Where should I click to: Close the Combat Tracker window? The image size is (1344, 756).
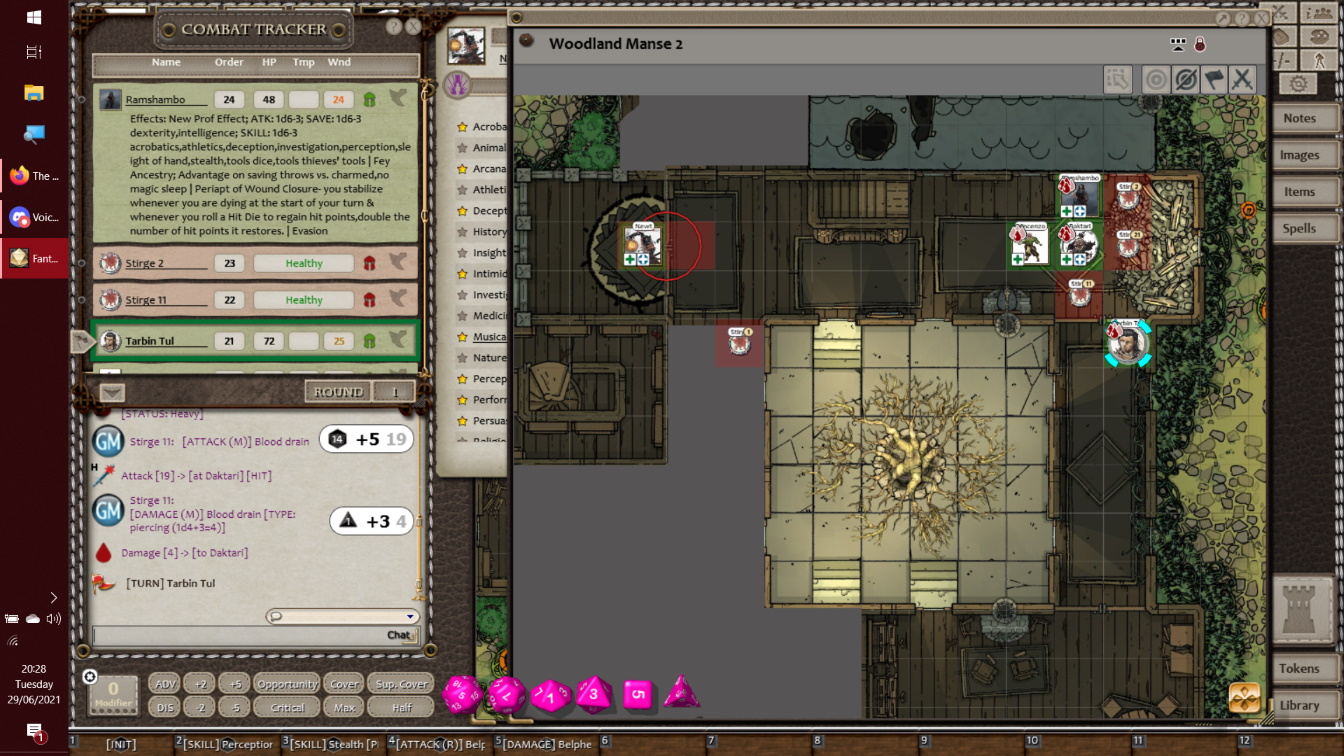tap(413, 27)
